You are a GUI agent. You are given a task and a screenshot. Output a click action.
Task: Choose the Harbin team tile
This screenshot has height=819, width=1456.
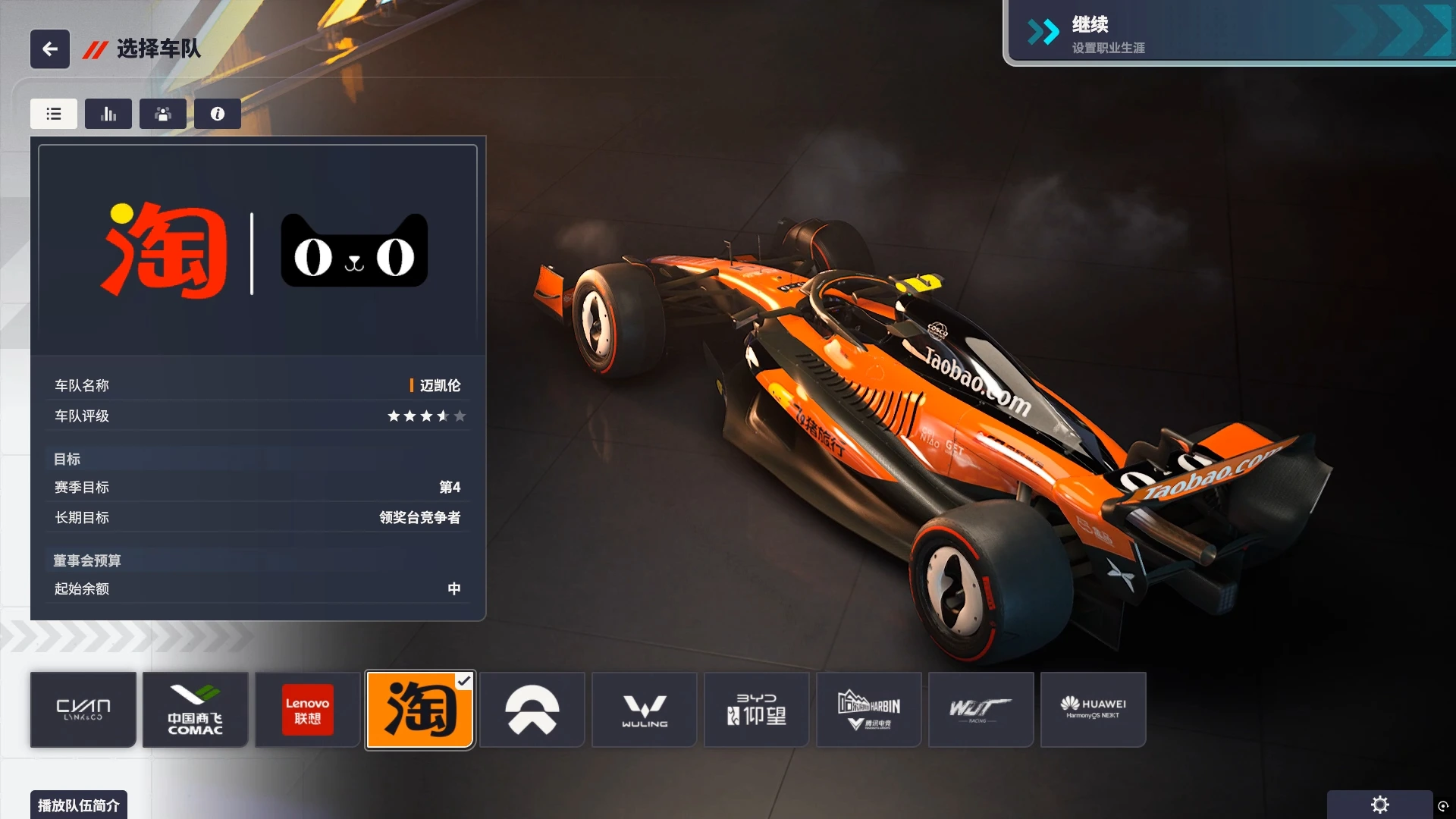[869, 710]
